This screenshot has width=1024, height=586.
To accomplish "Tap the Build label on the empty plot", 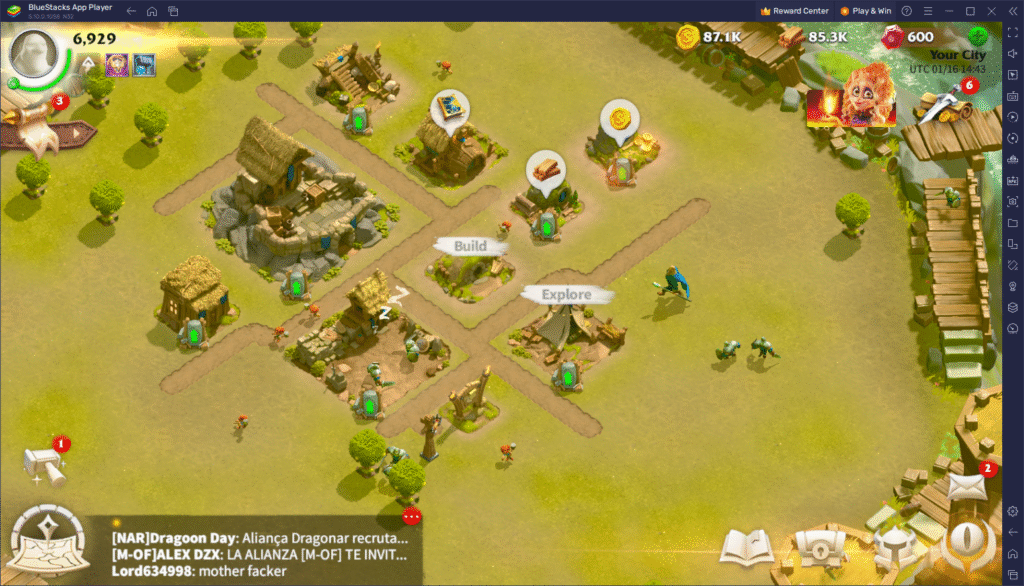I will point(471,246).
